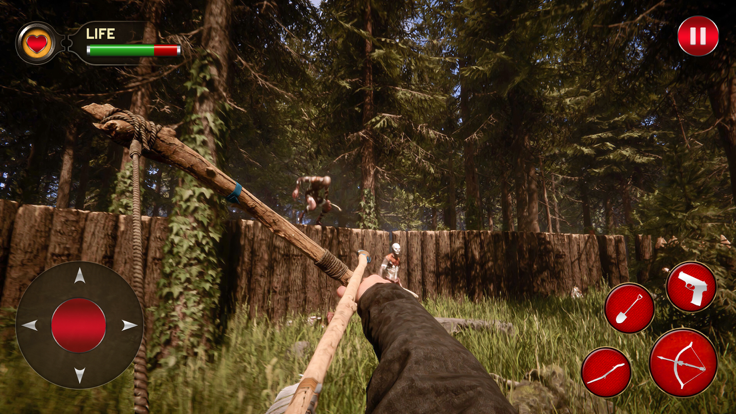736x414 pixels.
Task: Move forward with the joystick up arrow
Action: pos(79,276)
